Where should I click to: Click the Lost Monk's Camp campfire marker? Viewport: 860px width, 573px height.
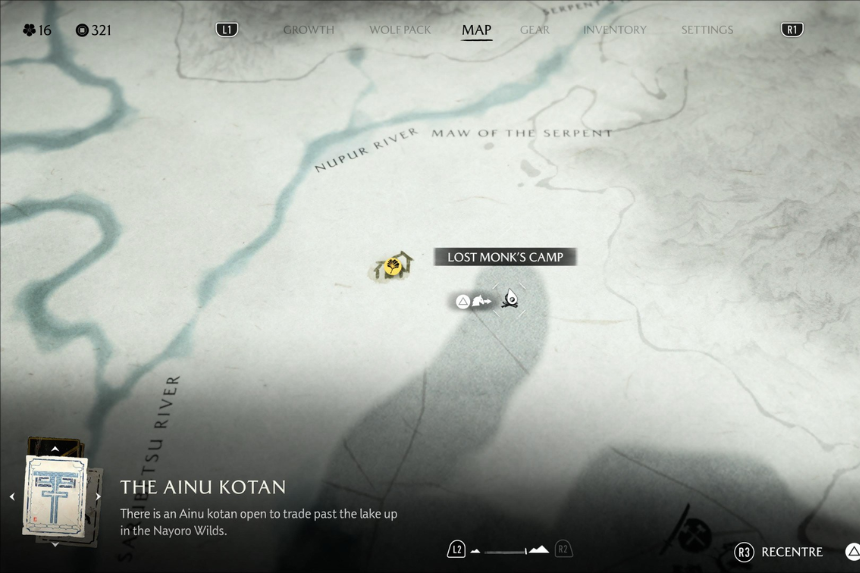click(x=510, y=298)
